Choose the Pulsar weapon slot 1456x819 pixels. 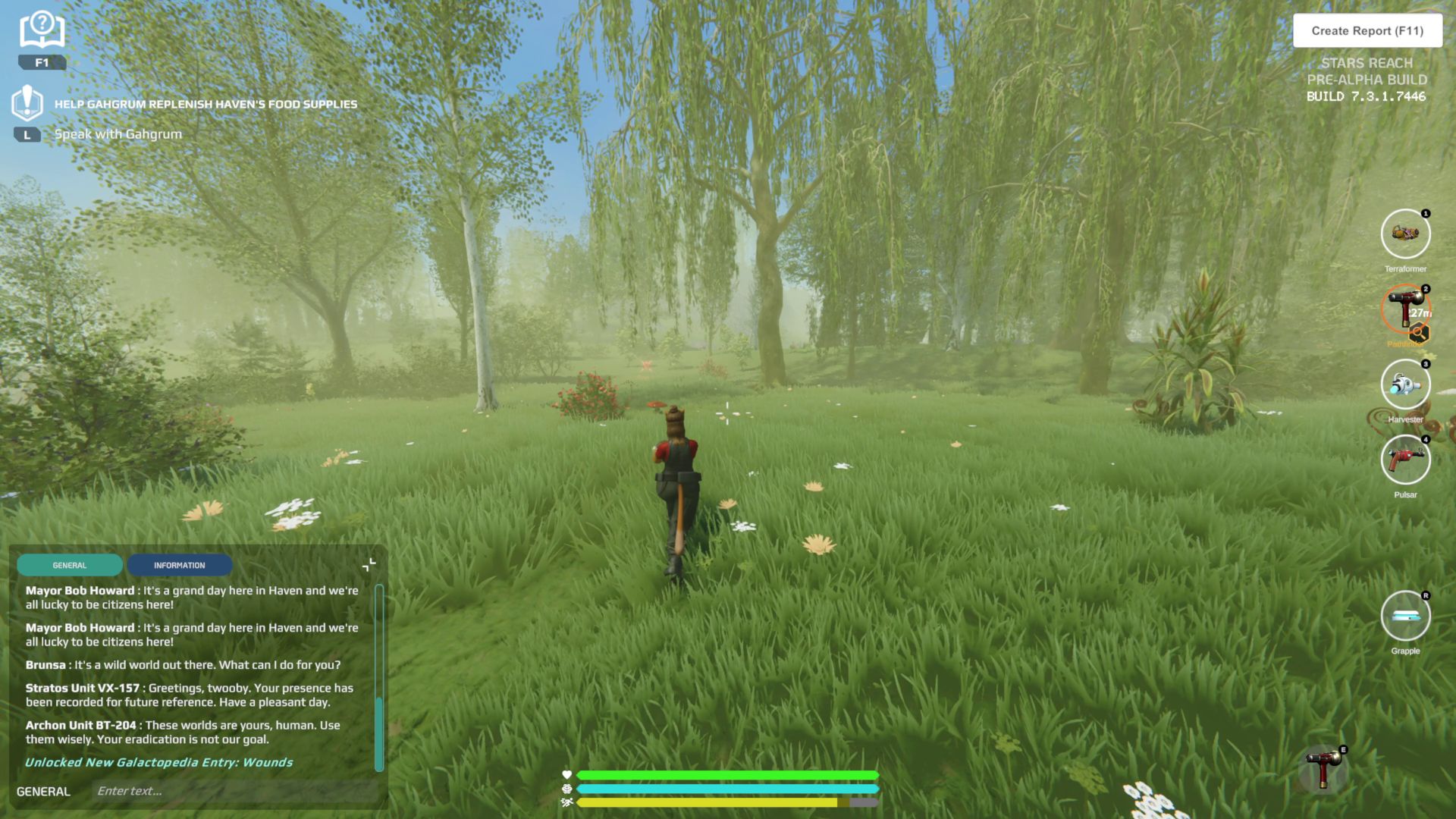(1405, 460)
